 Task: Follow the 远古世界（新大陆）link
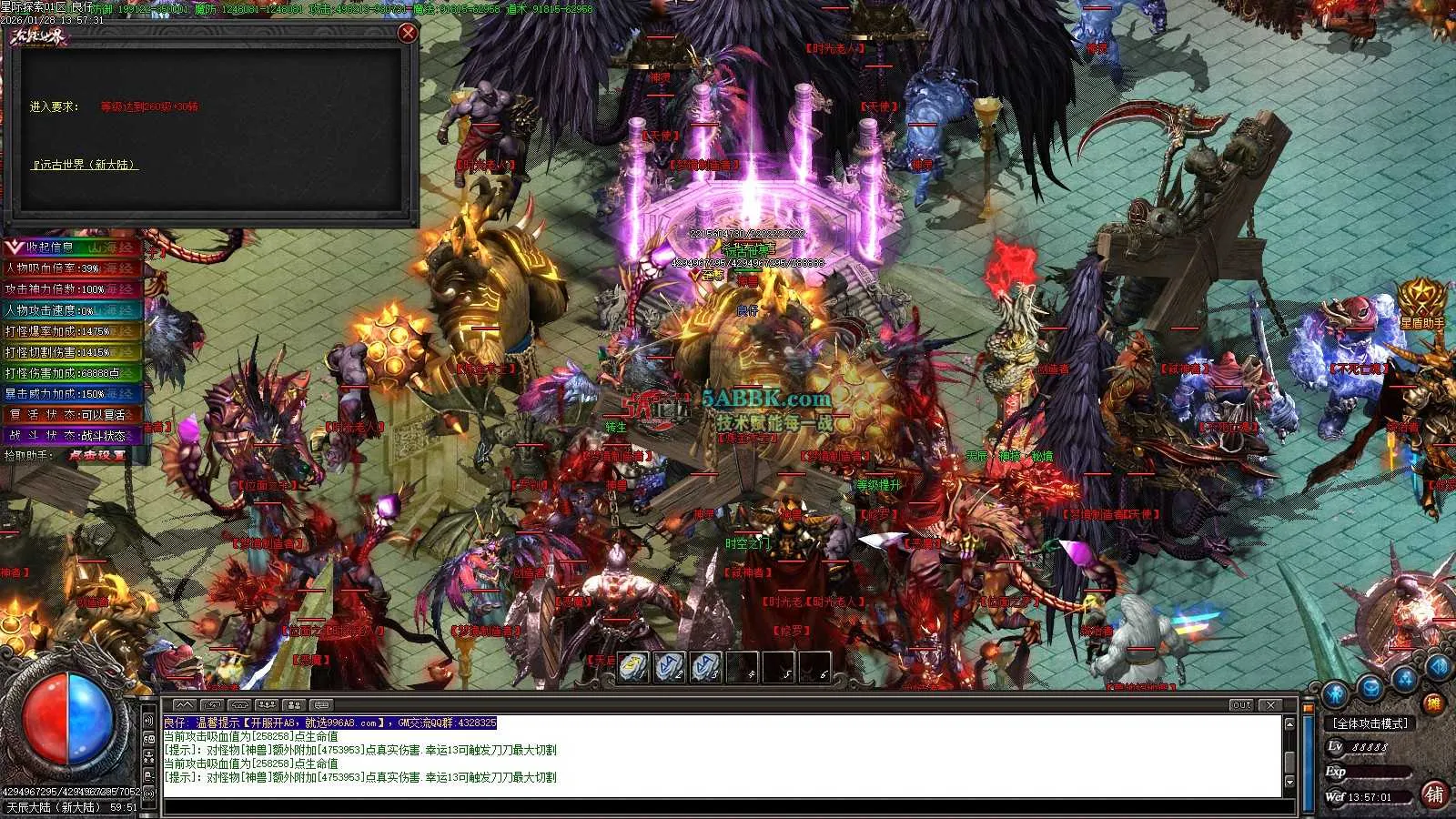(86, 165)
